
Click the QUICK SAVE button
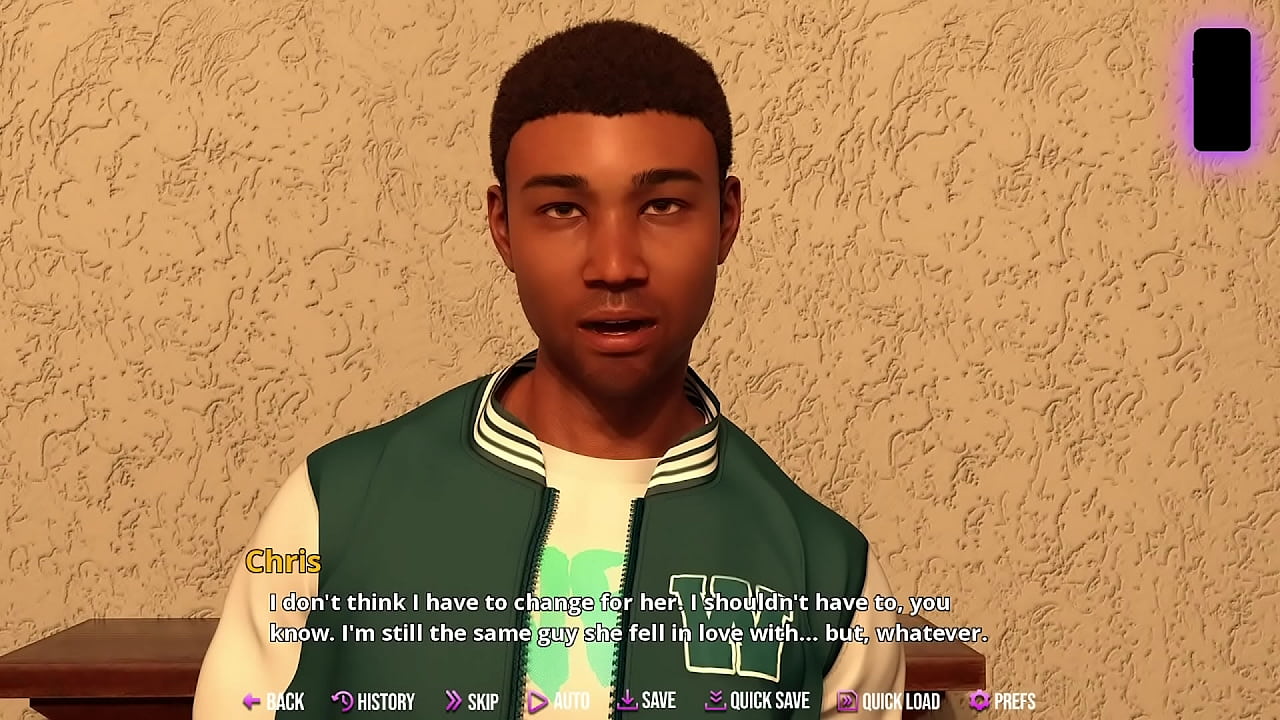(761, 701)
